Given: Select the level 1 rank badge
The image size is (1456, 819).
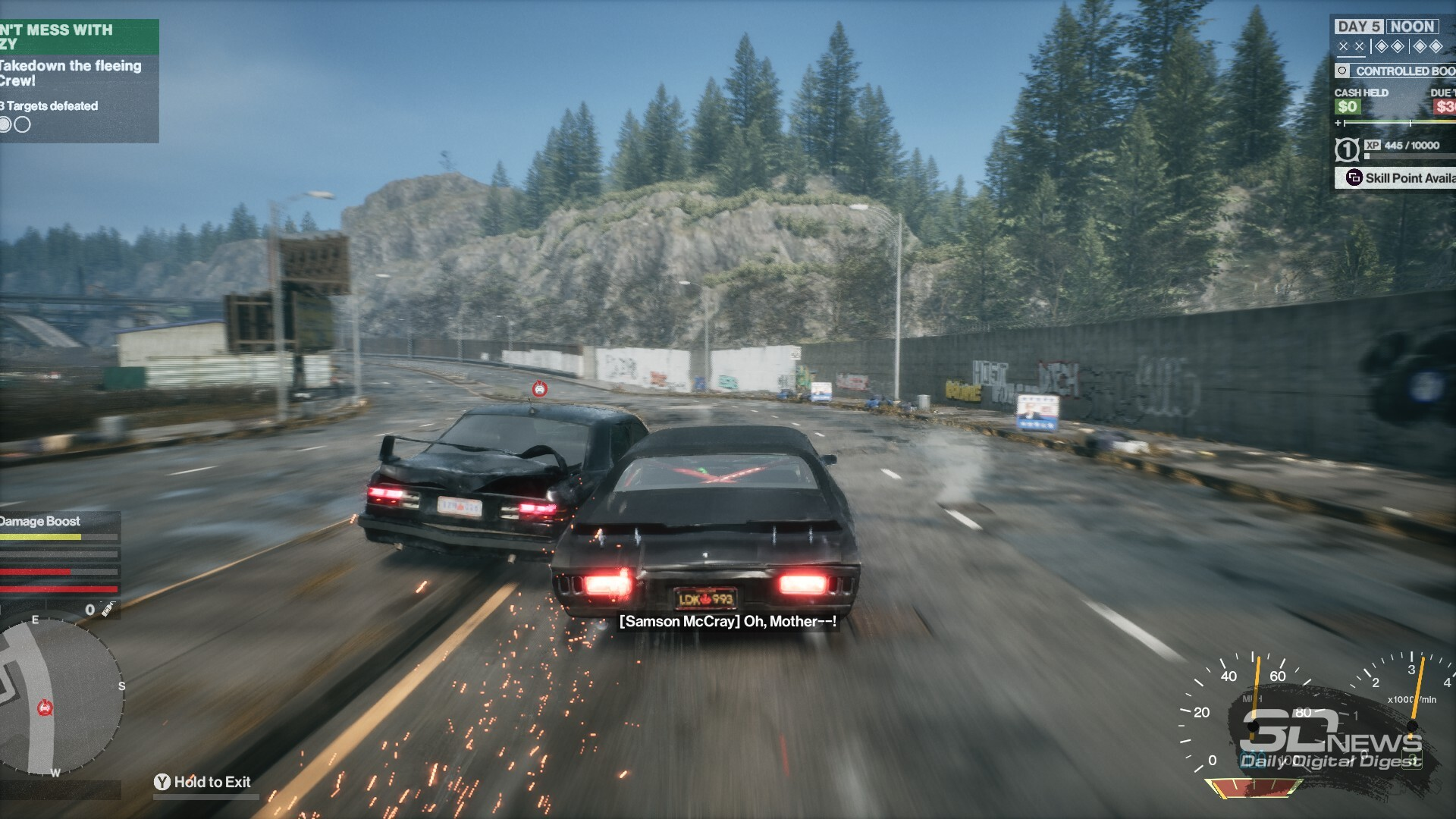Looking at the screenshot, I should 1347,150.
